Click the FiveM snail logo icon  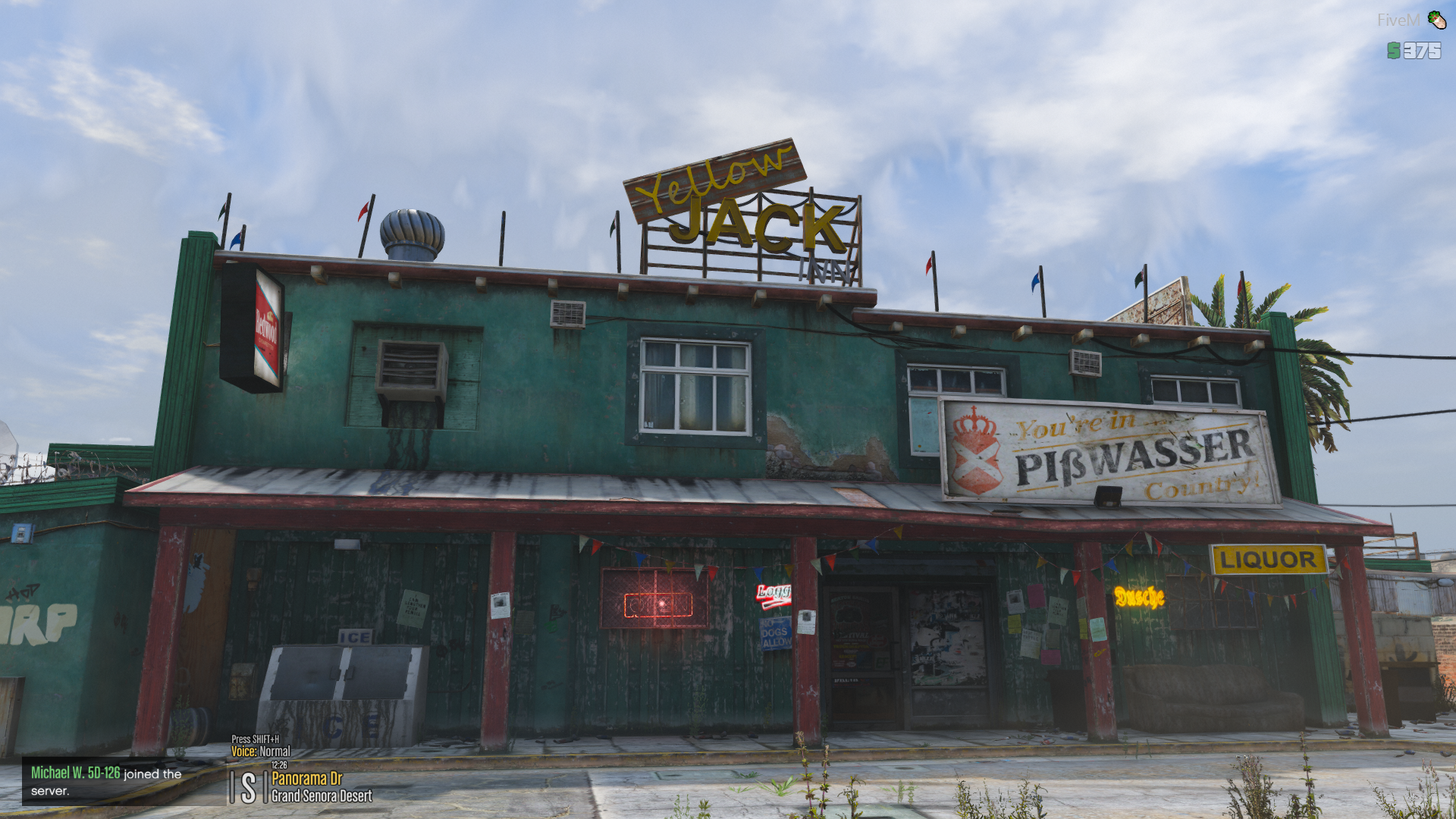coord(1436,20)
